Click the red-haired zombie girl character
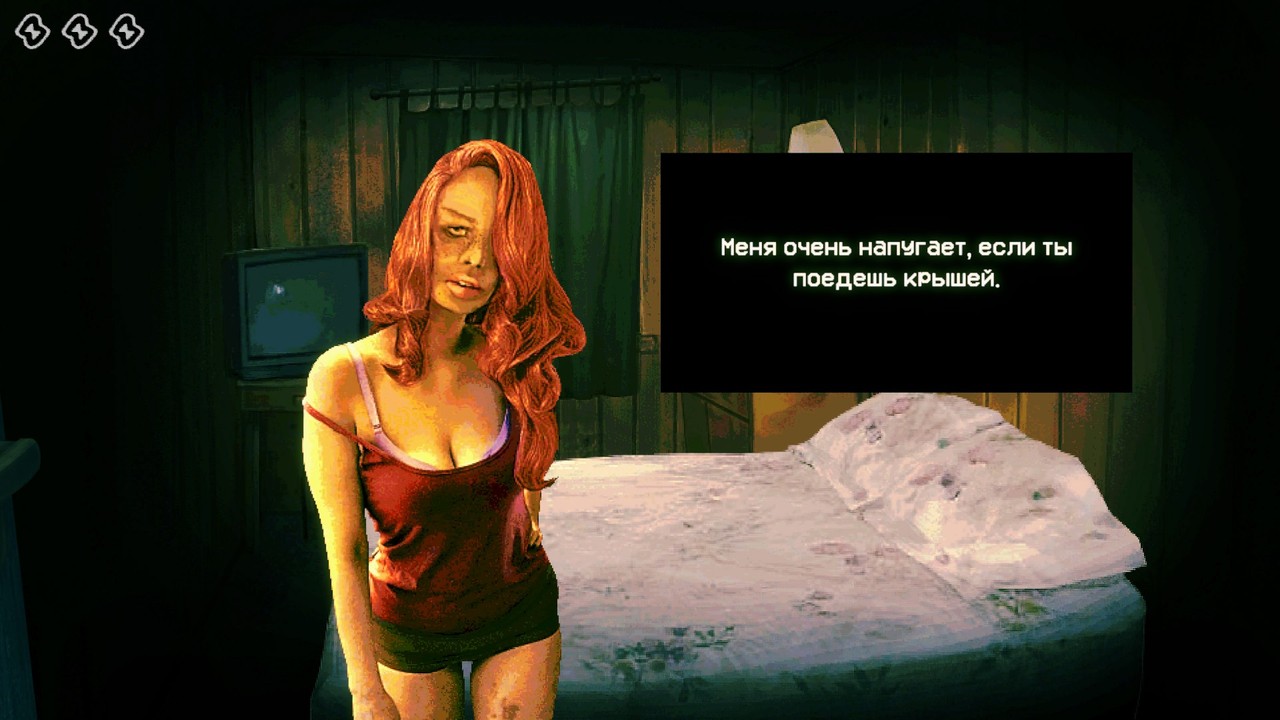The width and height of the screenshot is (1280, 720). coord(450,450)
